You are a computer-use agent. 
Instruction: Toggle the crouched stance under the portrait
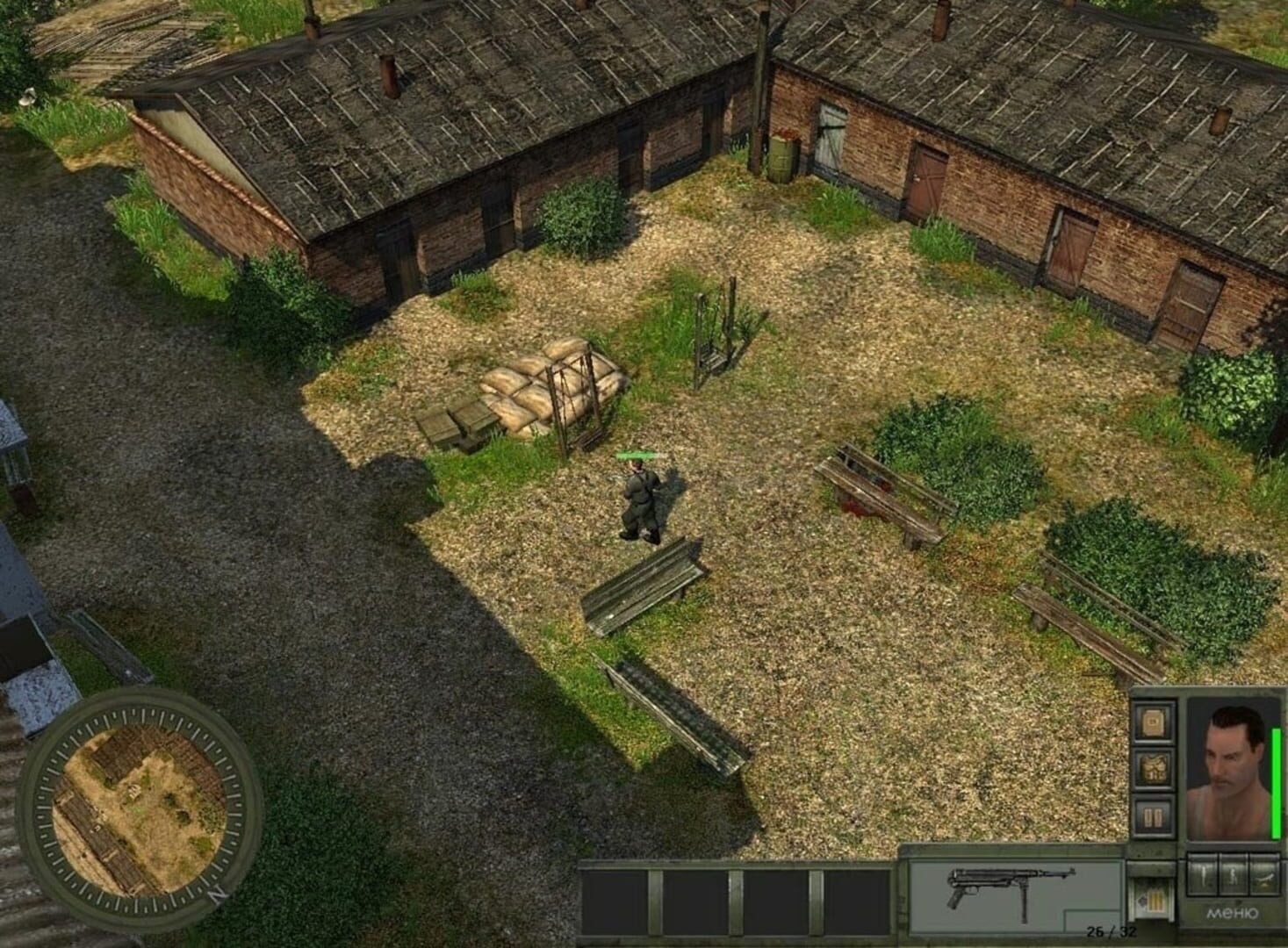(1234, 876)
